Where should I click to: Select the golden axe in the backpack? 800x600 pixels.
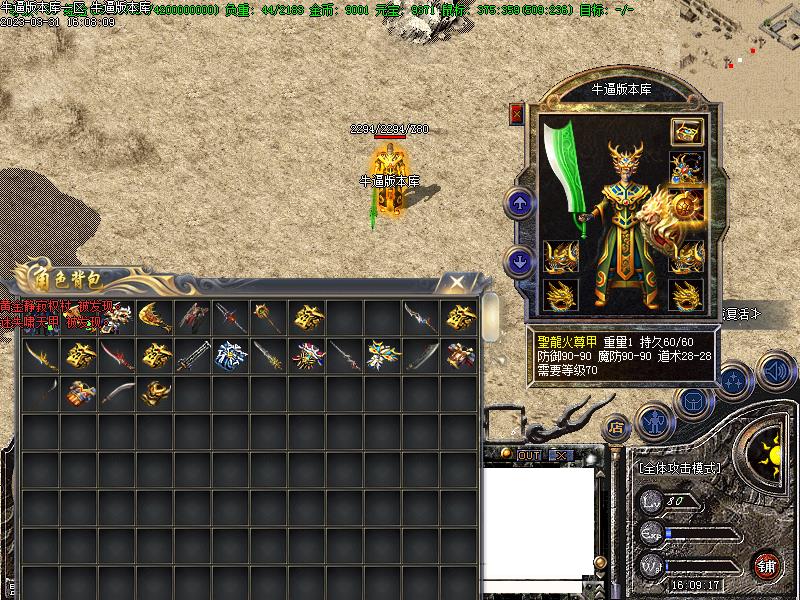(x=154, y=319)
